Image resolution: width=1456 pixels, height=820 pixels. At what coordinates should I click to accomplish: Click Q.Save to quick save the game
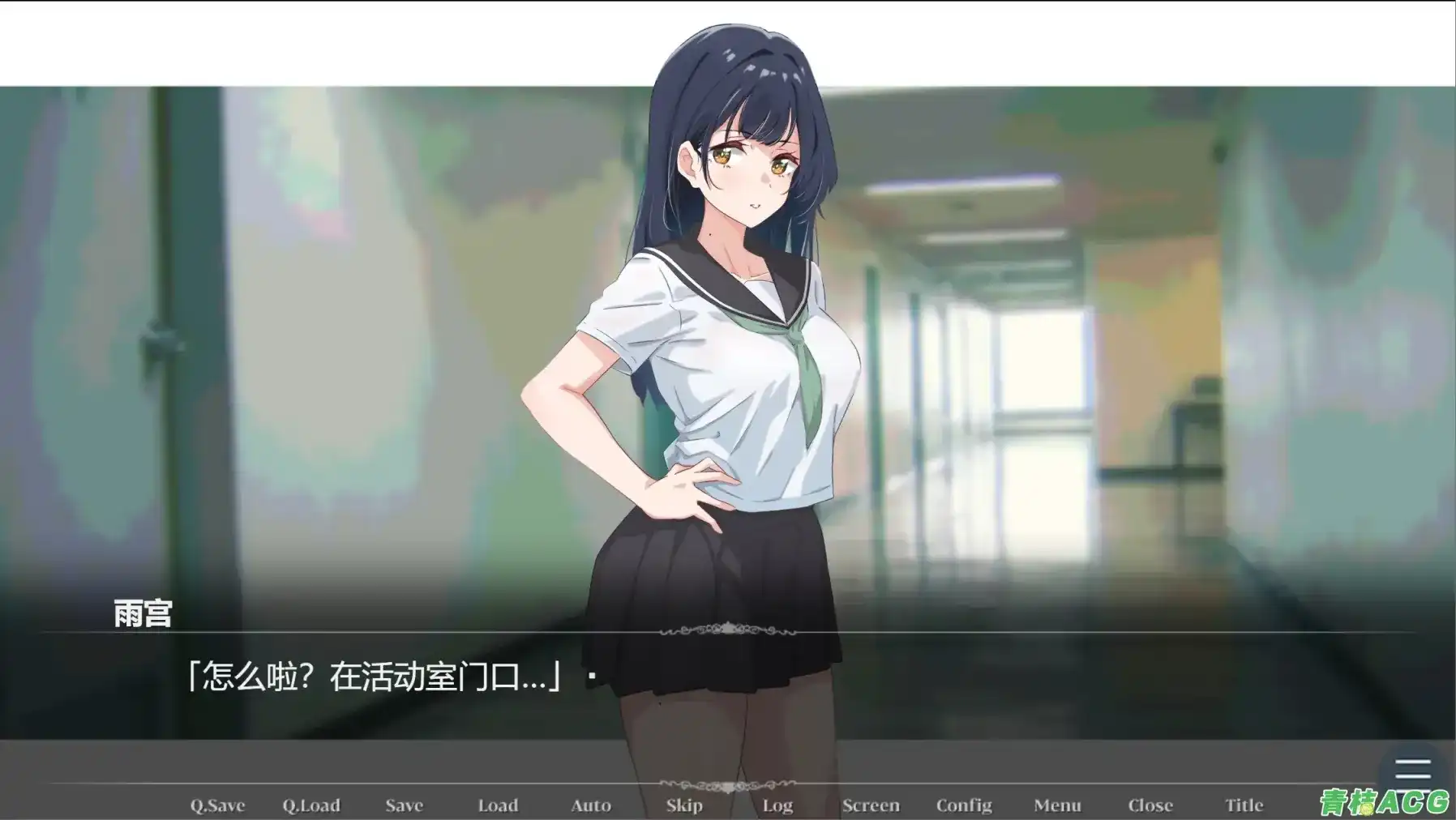point(218,805)
